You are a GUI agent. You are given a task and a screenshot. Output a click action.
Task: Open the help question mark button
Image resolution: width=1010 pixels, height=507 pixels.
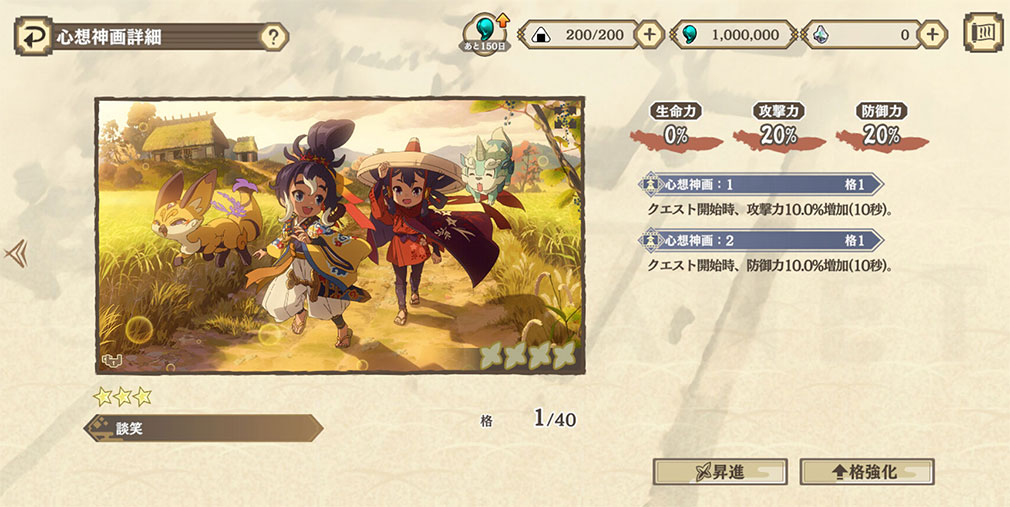pos(273,38)
